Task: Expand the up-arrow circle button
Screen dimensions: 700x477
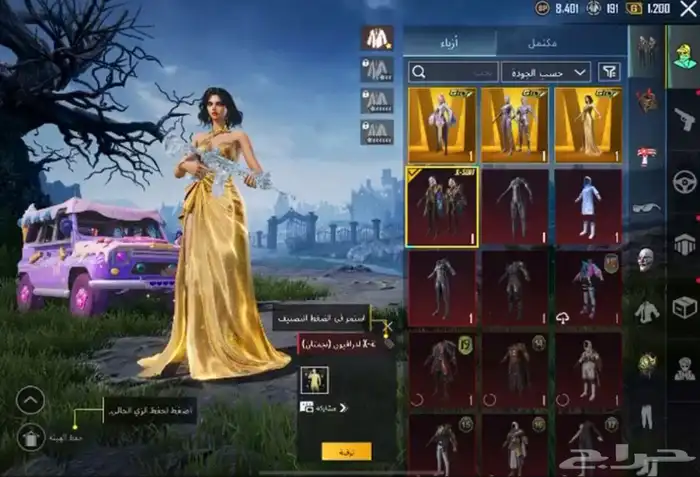Action: pos(30,400)
